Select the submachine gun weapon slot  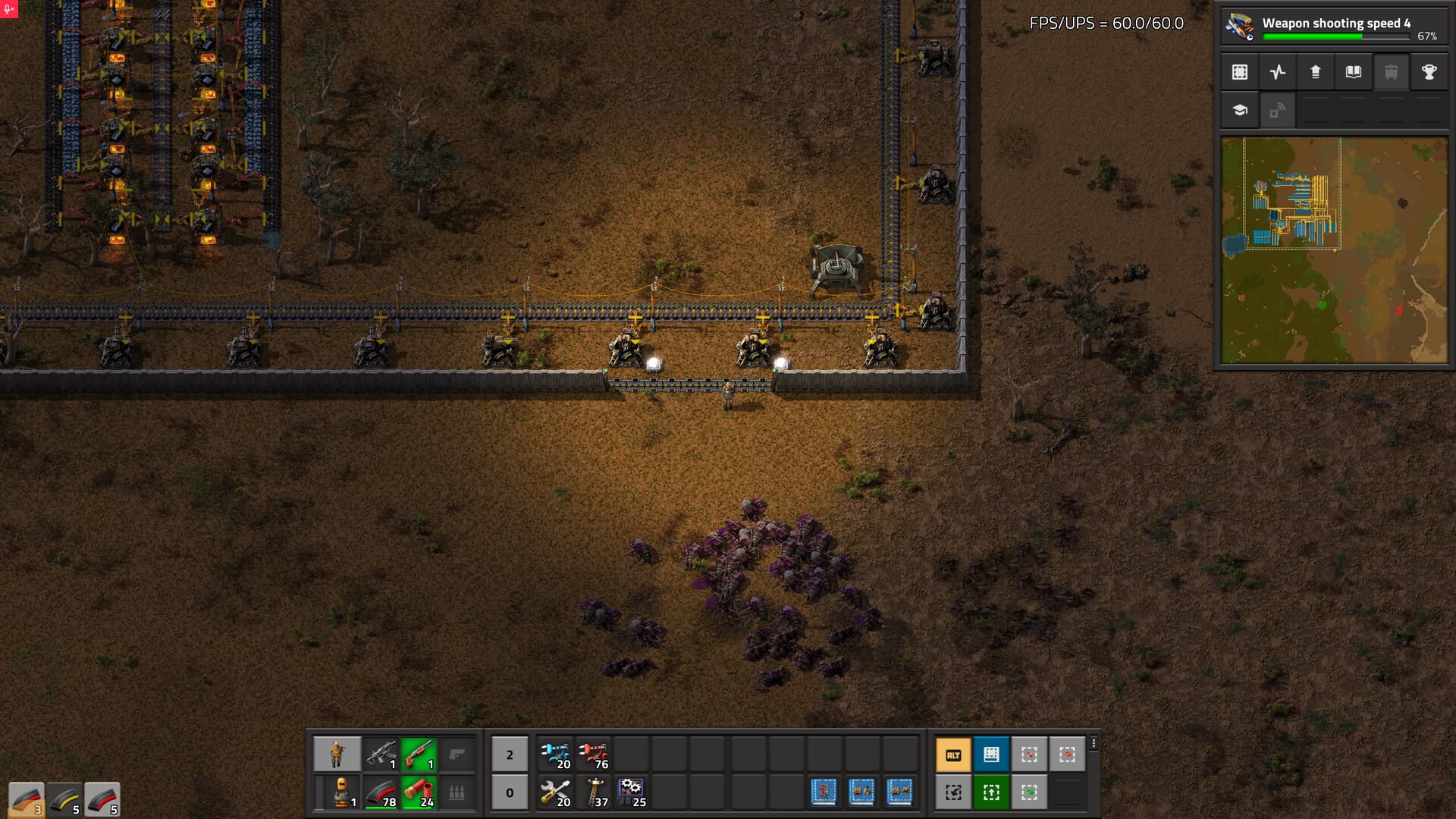[381, 755]
